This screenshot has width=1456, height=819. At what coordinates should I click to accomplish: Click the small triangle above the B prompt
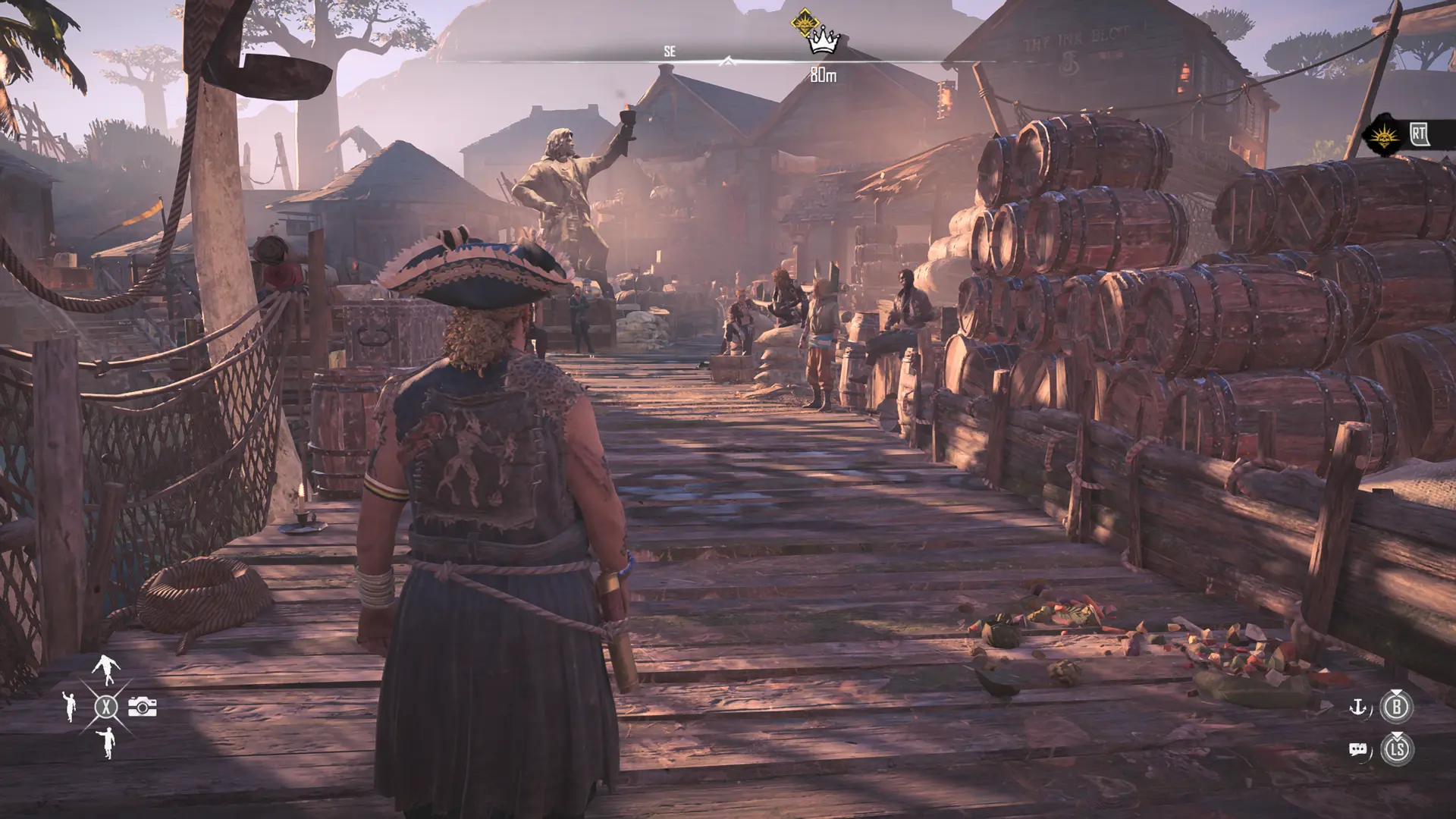(1398, 691)
